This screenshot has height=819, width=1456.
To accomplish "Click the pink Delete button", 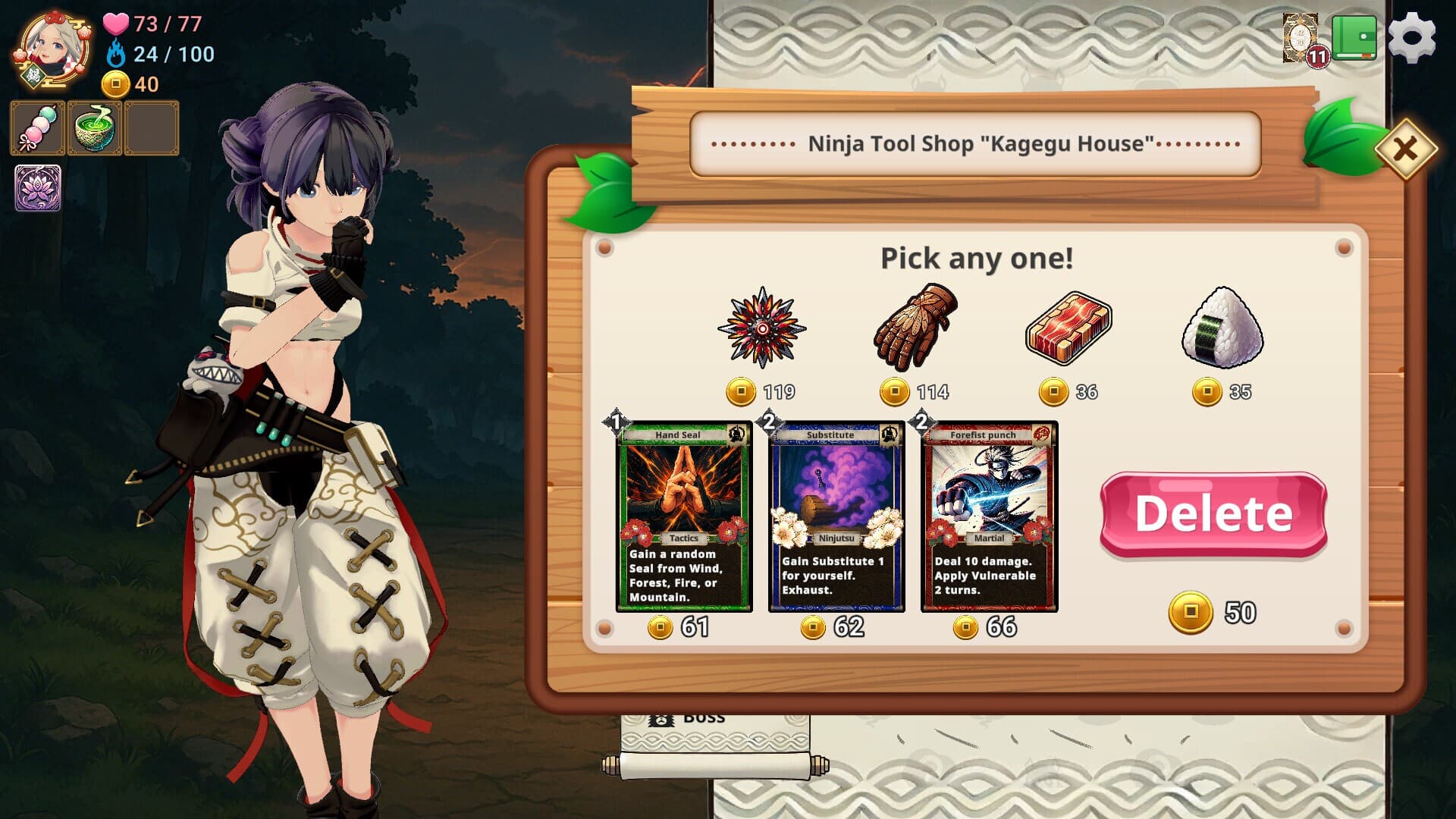I will click(1213, 514).
